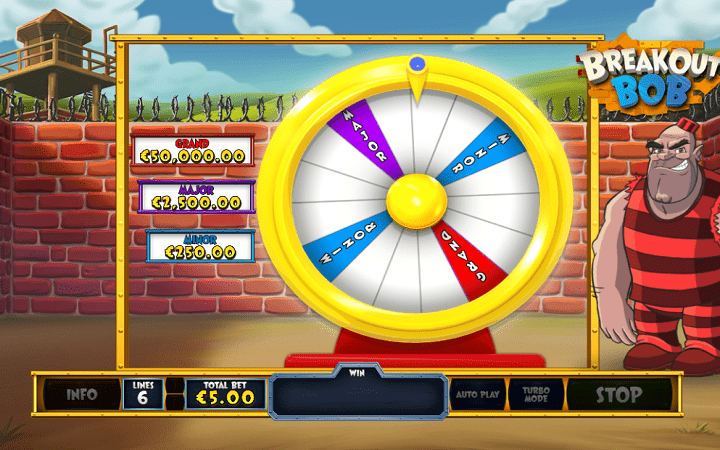
Task: Click the Lines 6 selector
Action: click(x=142, y=394)
